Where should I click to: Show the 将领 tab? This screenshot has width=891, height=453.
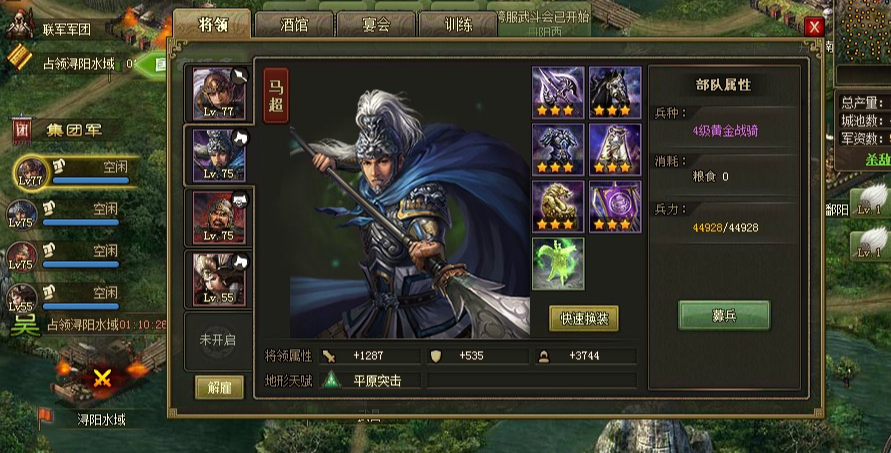[211, 23]
